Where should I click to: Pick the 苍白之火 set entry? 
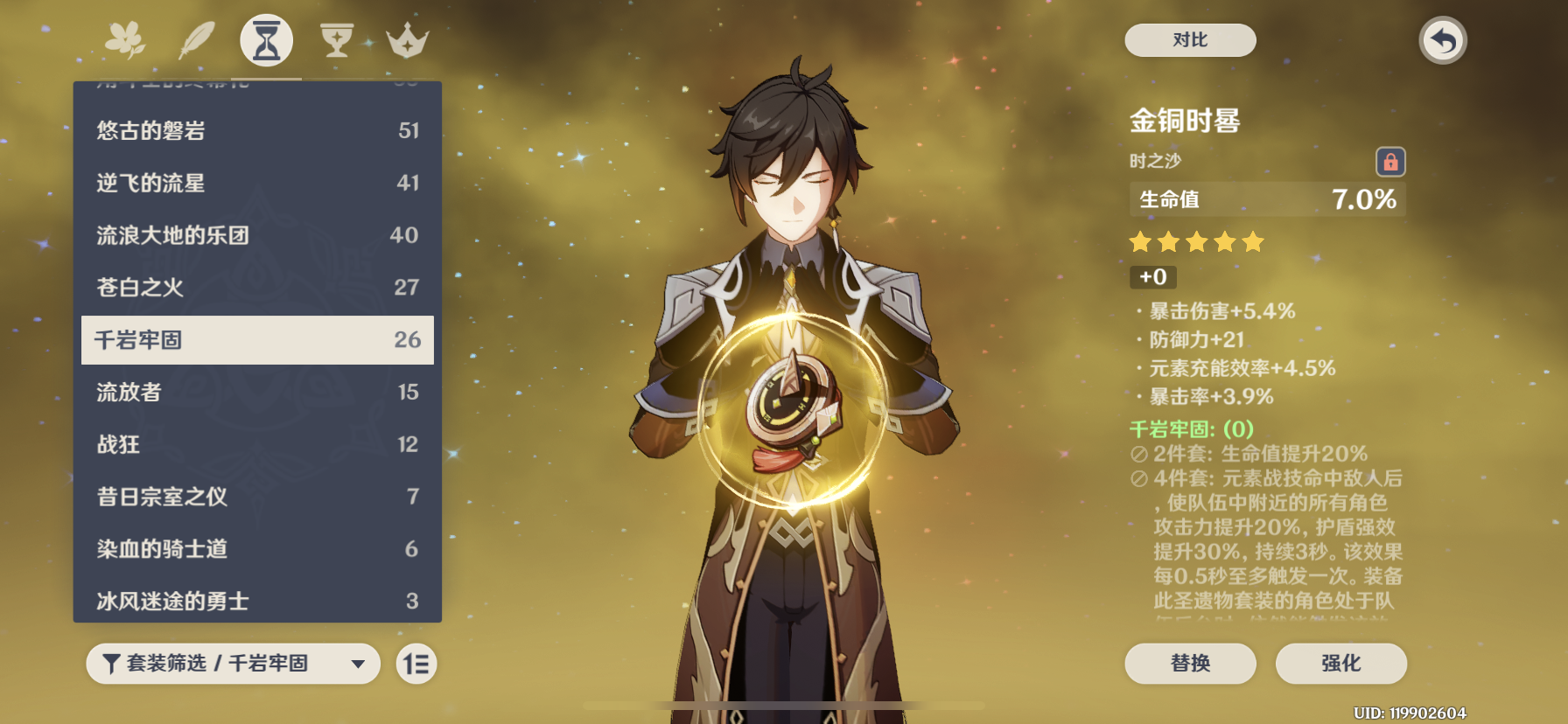point(257,288)
